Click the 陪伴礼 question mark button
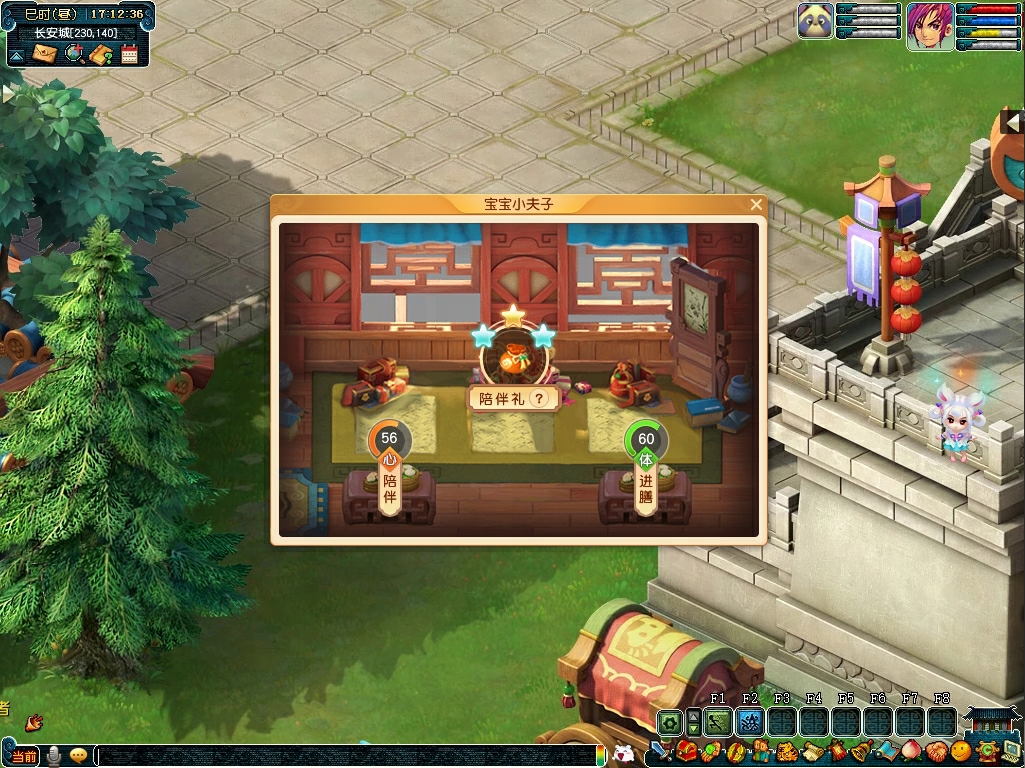The height and width of the screenshot is (768, 1025). click(541, 398)
